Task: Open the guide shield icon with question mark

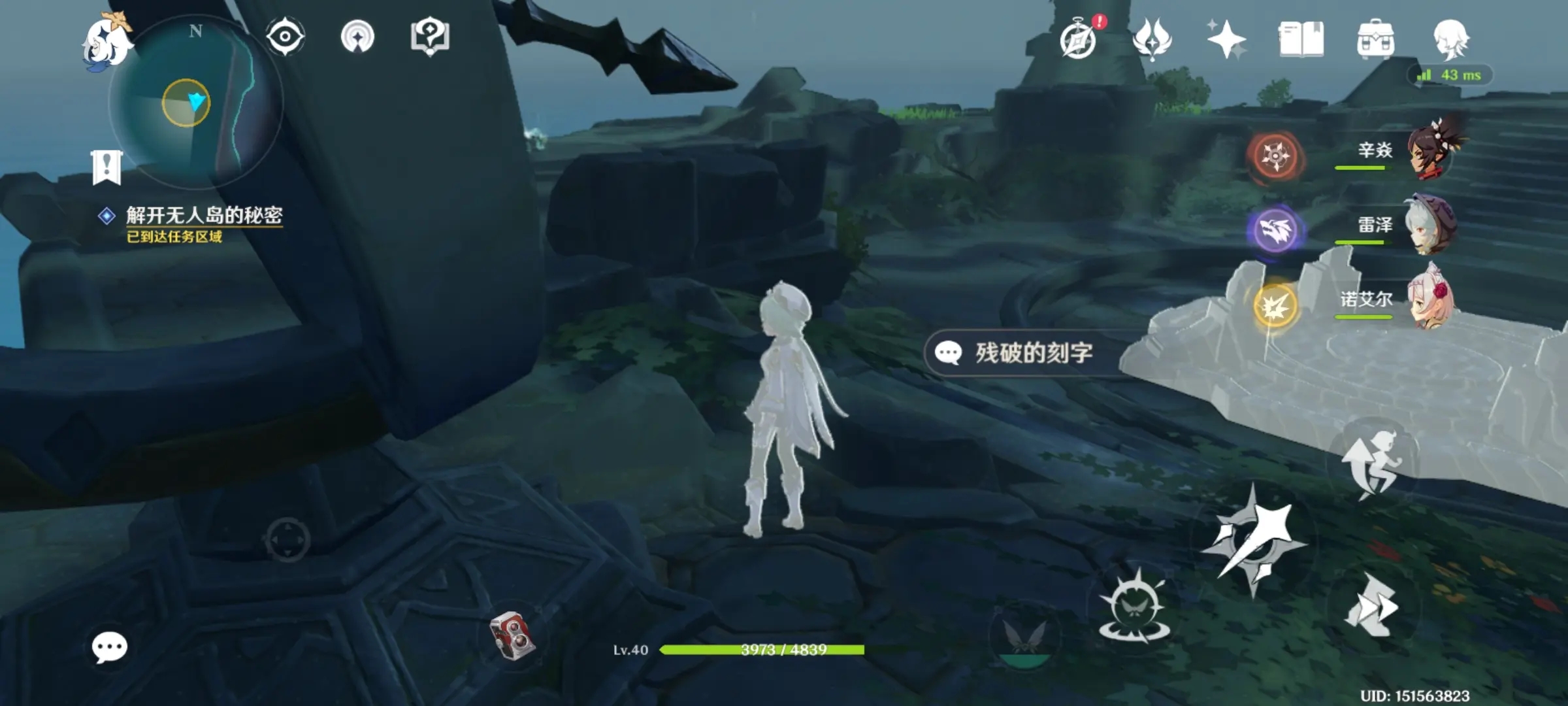Action: coord(429,37)
